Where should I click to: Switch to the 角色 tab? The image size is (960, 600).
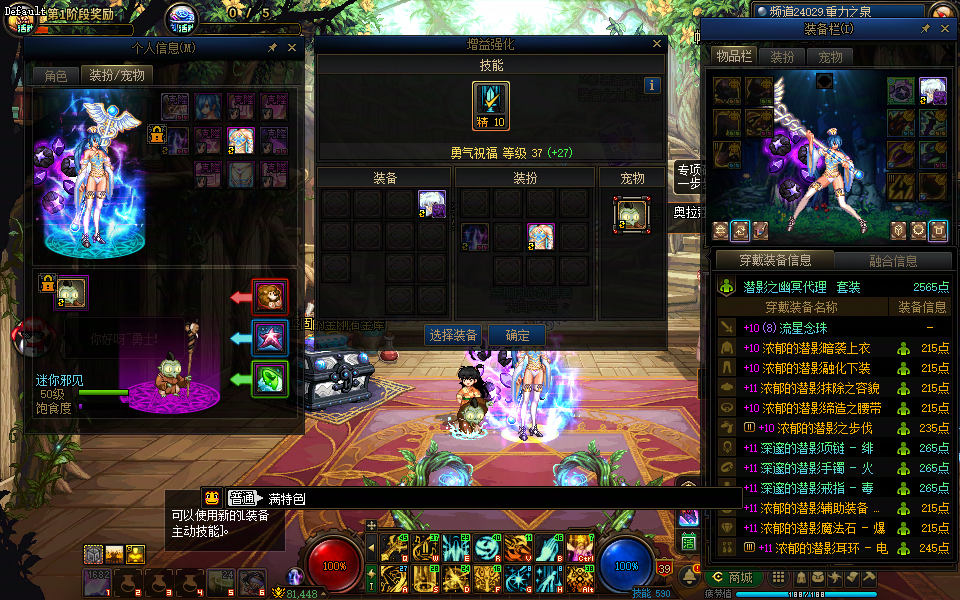pyautogui.click(x=55, y=76)
